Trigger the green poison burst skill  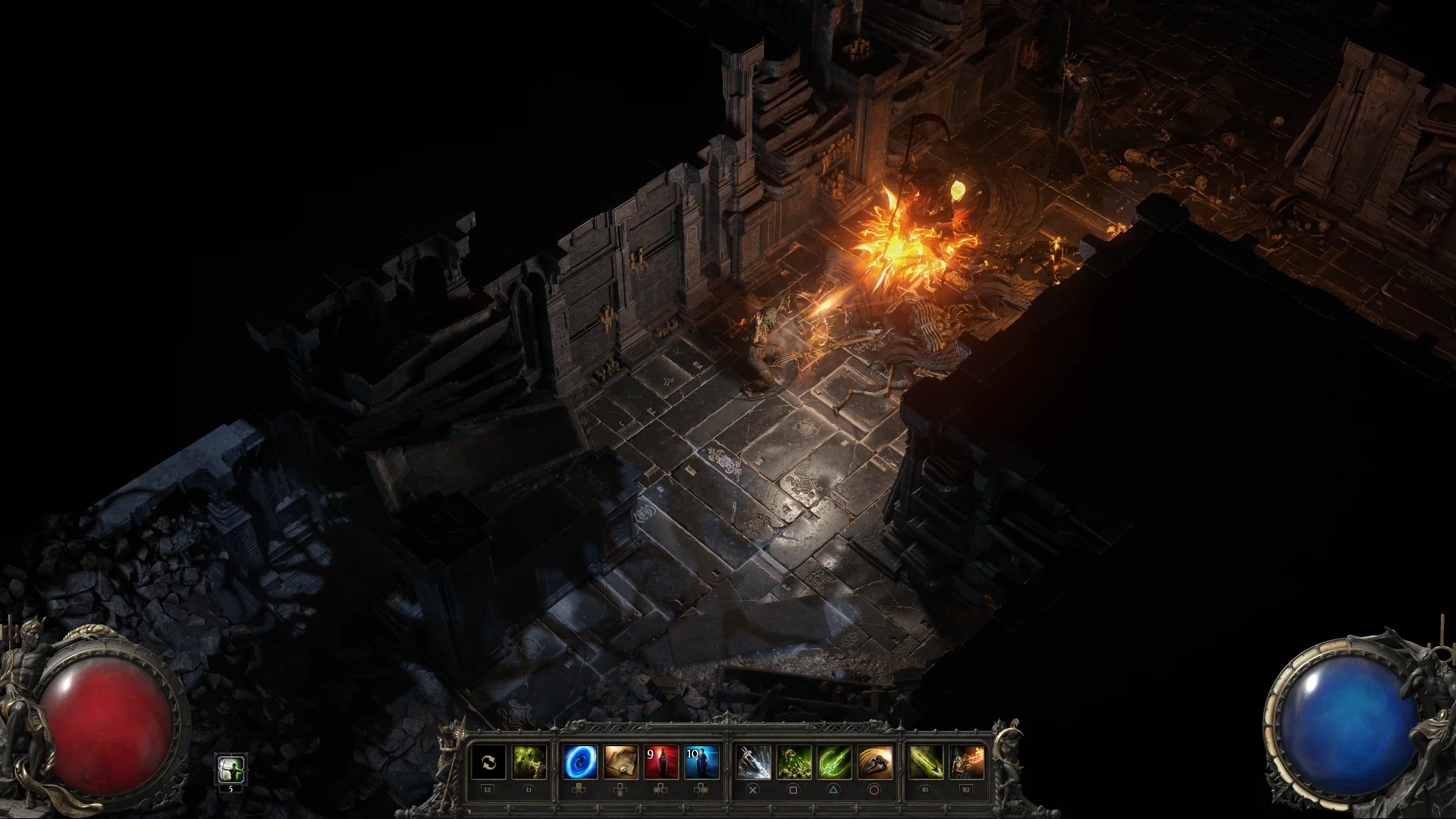(x=793, y=762)
